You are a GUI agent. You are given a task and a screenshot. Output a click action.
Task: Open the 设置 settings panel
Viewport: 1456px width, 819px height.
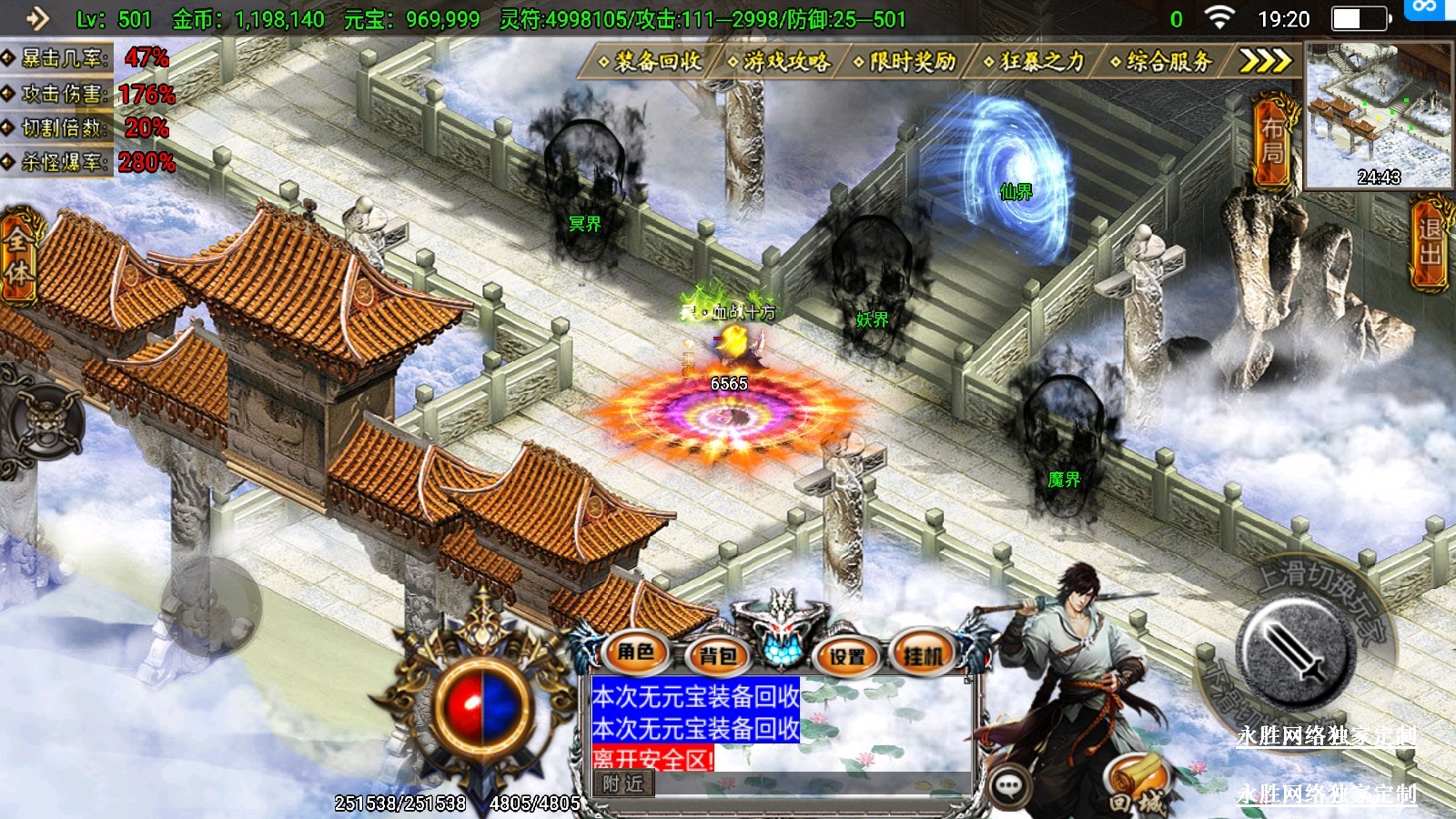pos(847,655)
